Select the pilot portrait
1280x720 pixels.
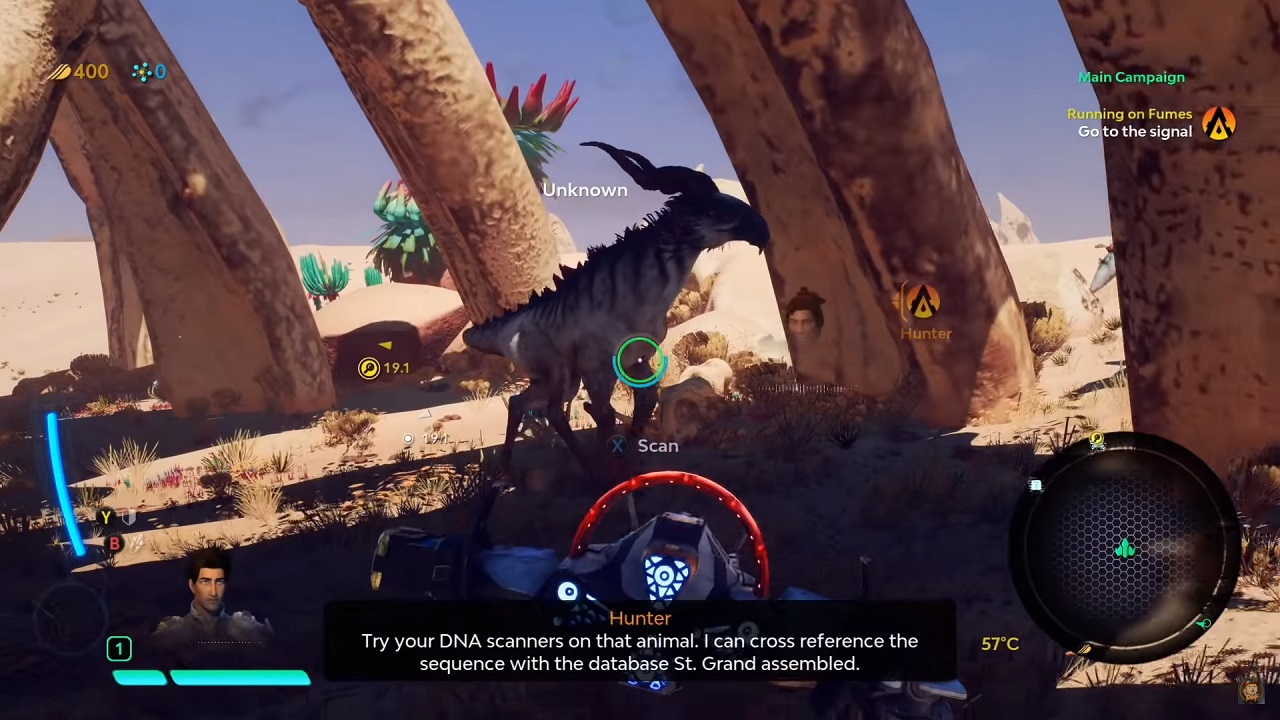211,592
